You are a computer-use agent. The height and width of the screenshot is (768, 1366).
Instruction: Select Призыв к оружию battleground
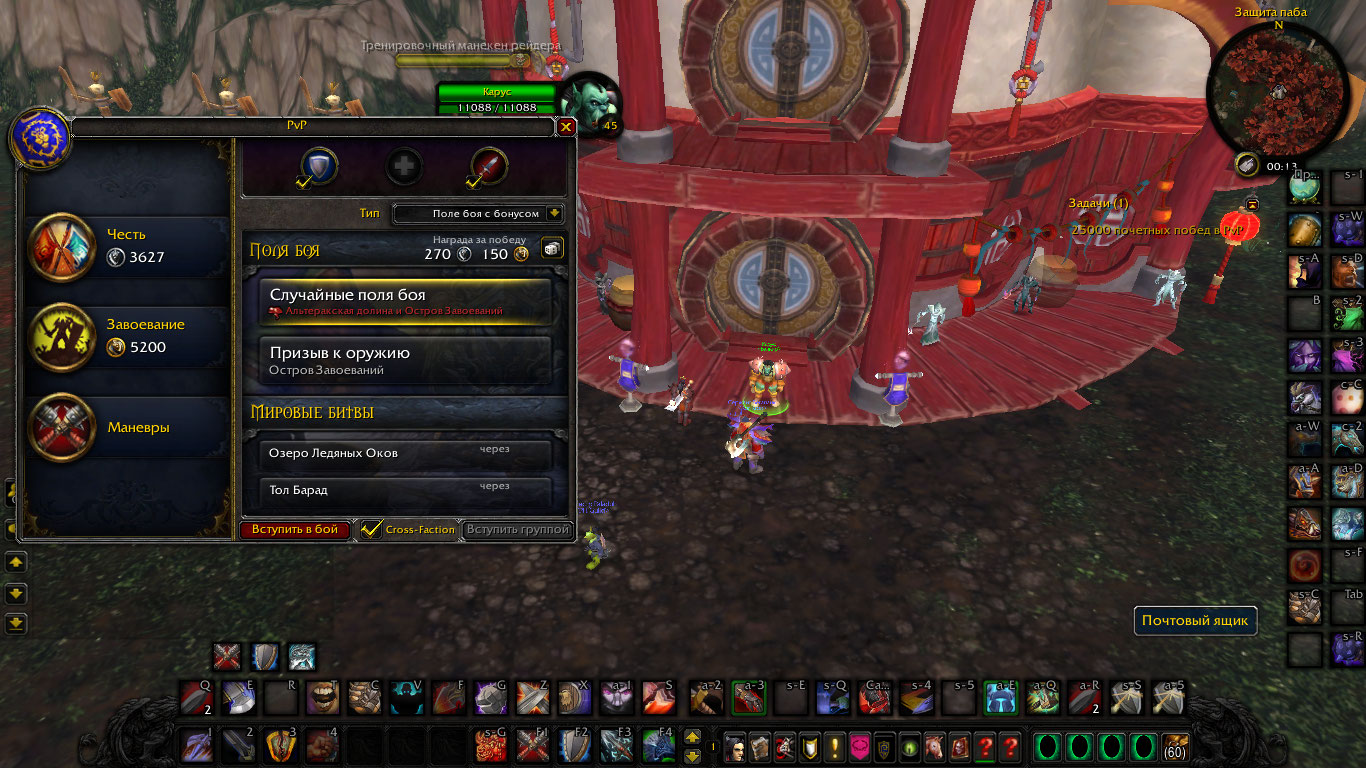click(x=405, y=360)
